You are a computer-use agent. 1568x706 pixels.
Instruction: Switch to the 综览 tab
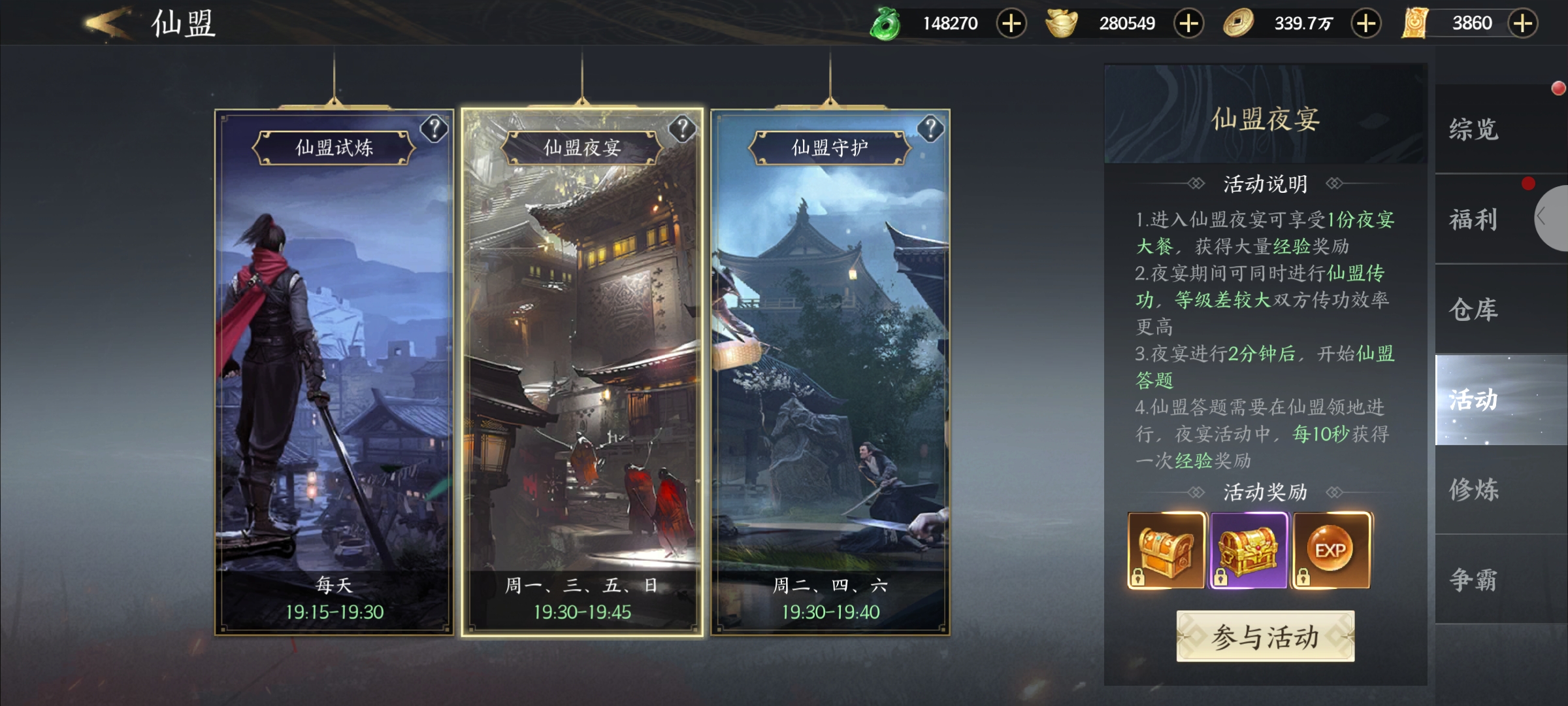[1474, 129]
